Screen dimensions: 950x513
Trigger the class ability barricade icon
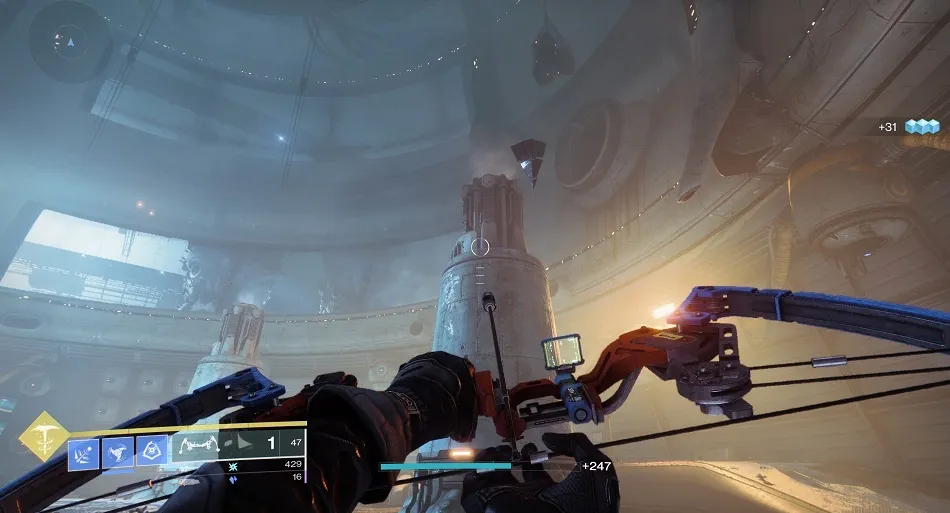(x=153, y=453)
